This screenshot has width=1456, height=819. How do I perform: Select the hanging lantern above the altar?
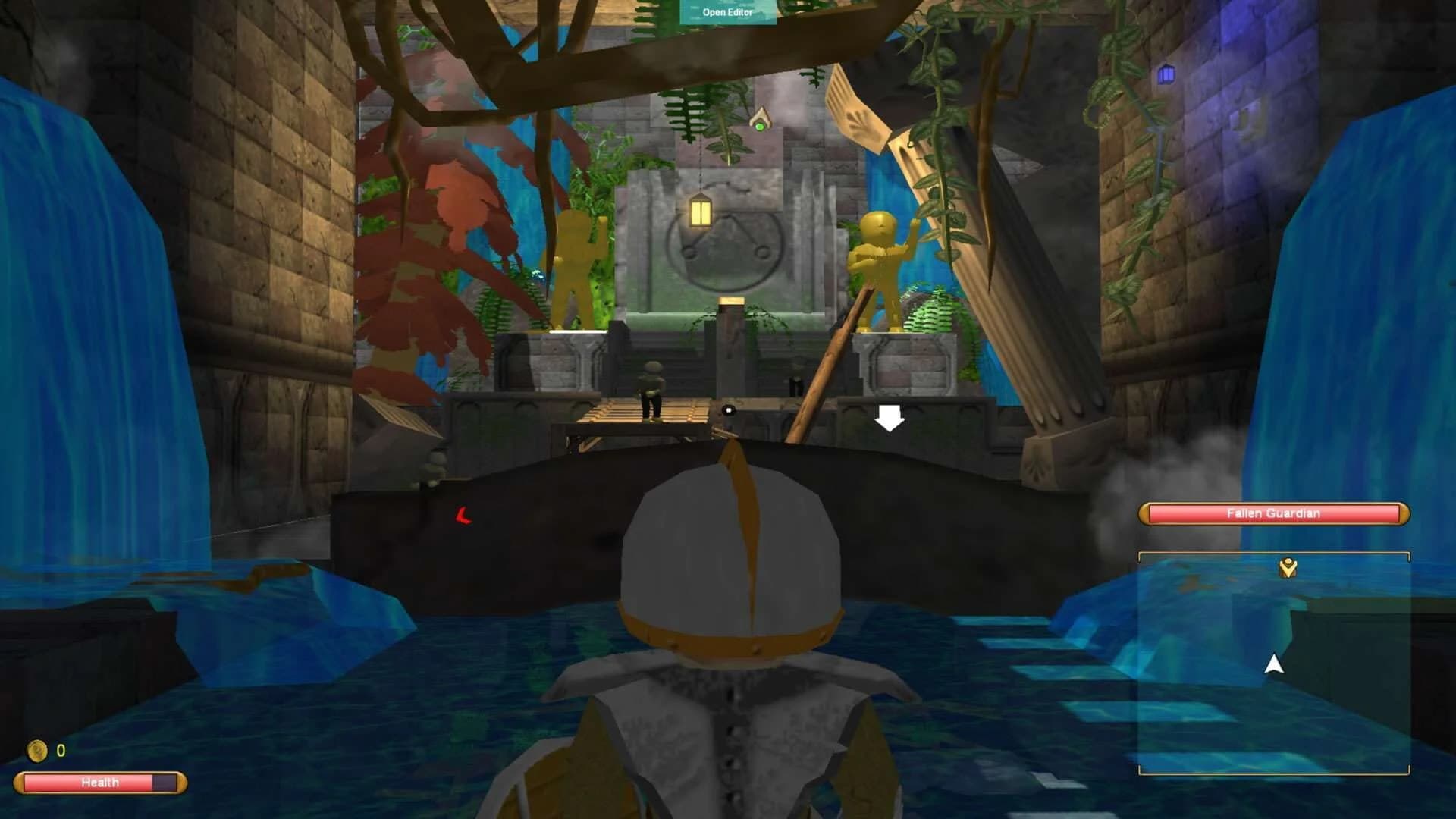coord(700,212)
